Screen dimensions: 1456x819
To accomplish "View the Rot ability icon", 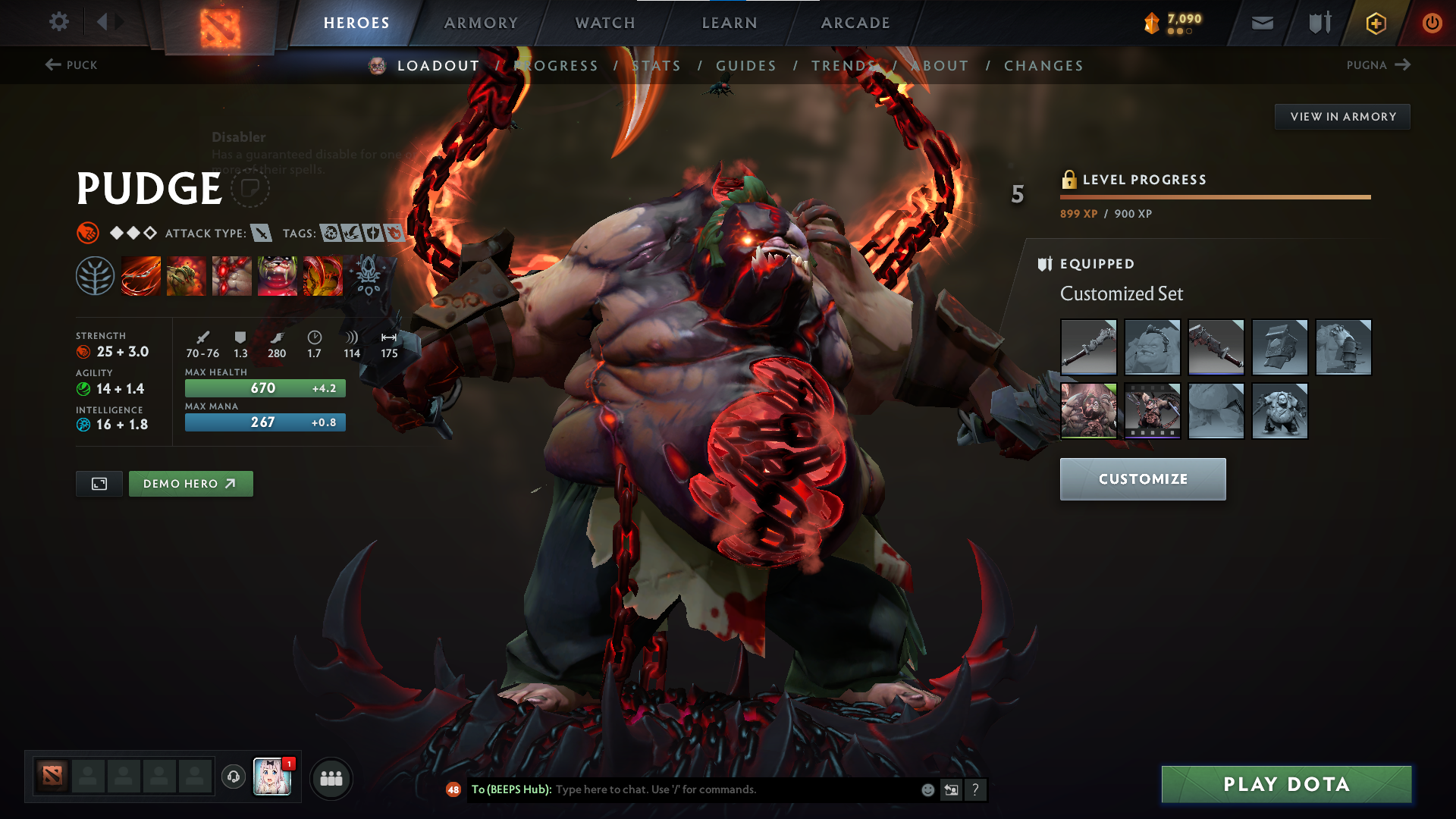I will pyautogui.click(x=187, y=275).
